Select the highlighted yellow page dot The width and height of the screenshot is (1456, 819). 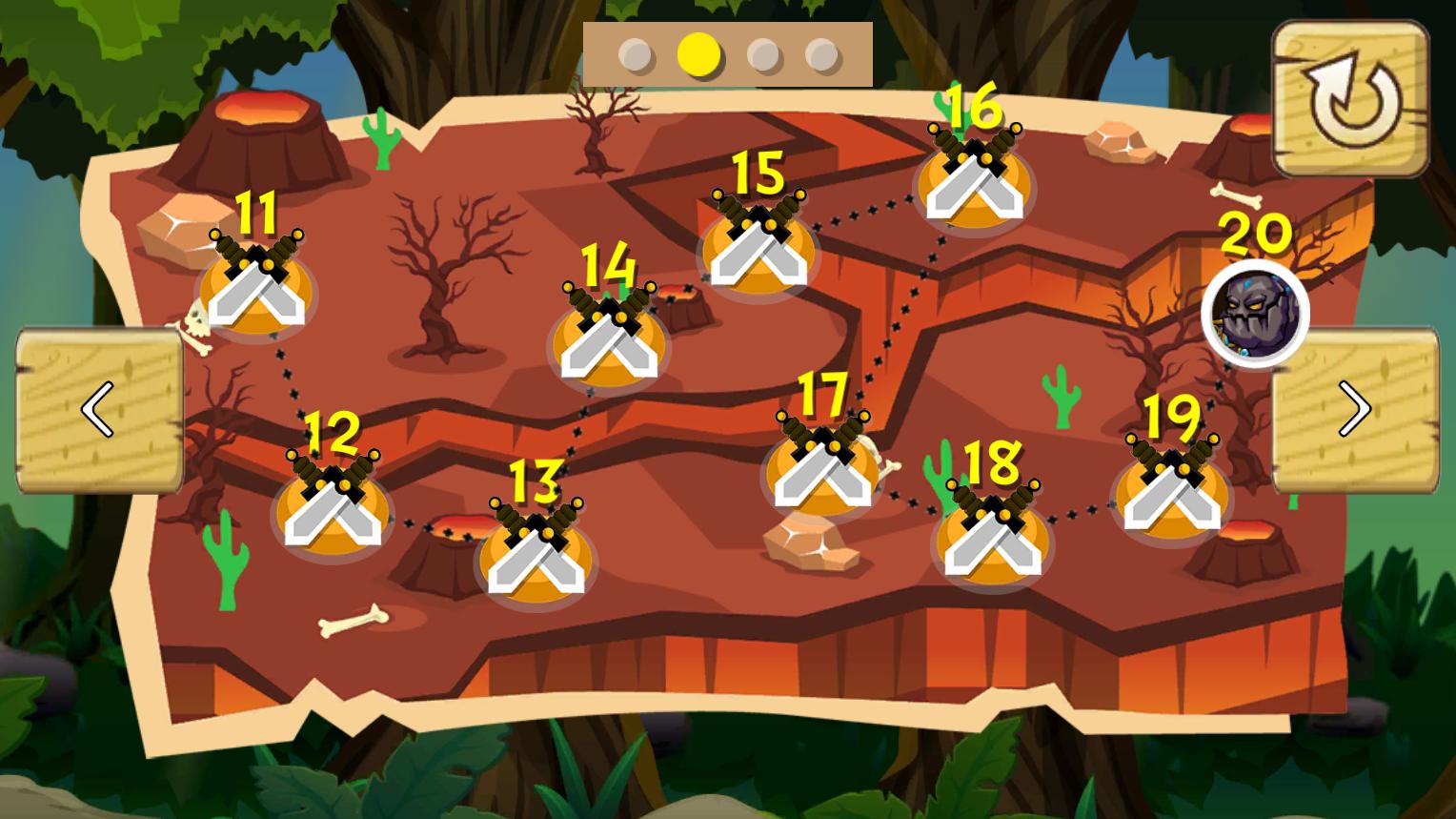[x=699, y=55]
